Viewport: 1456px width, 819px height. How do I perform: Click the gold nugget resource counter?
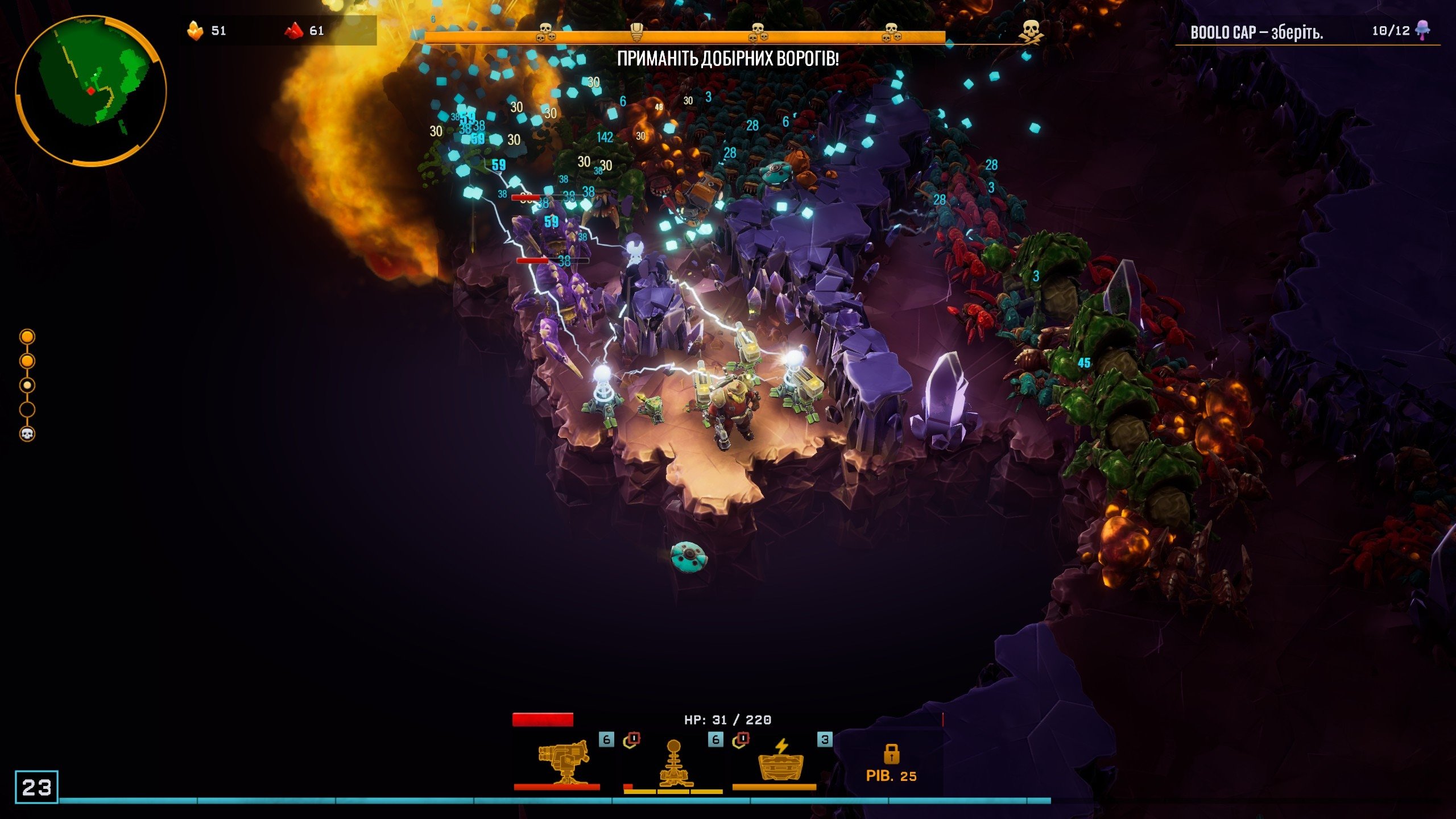[207, 31]
